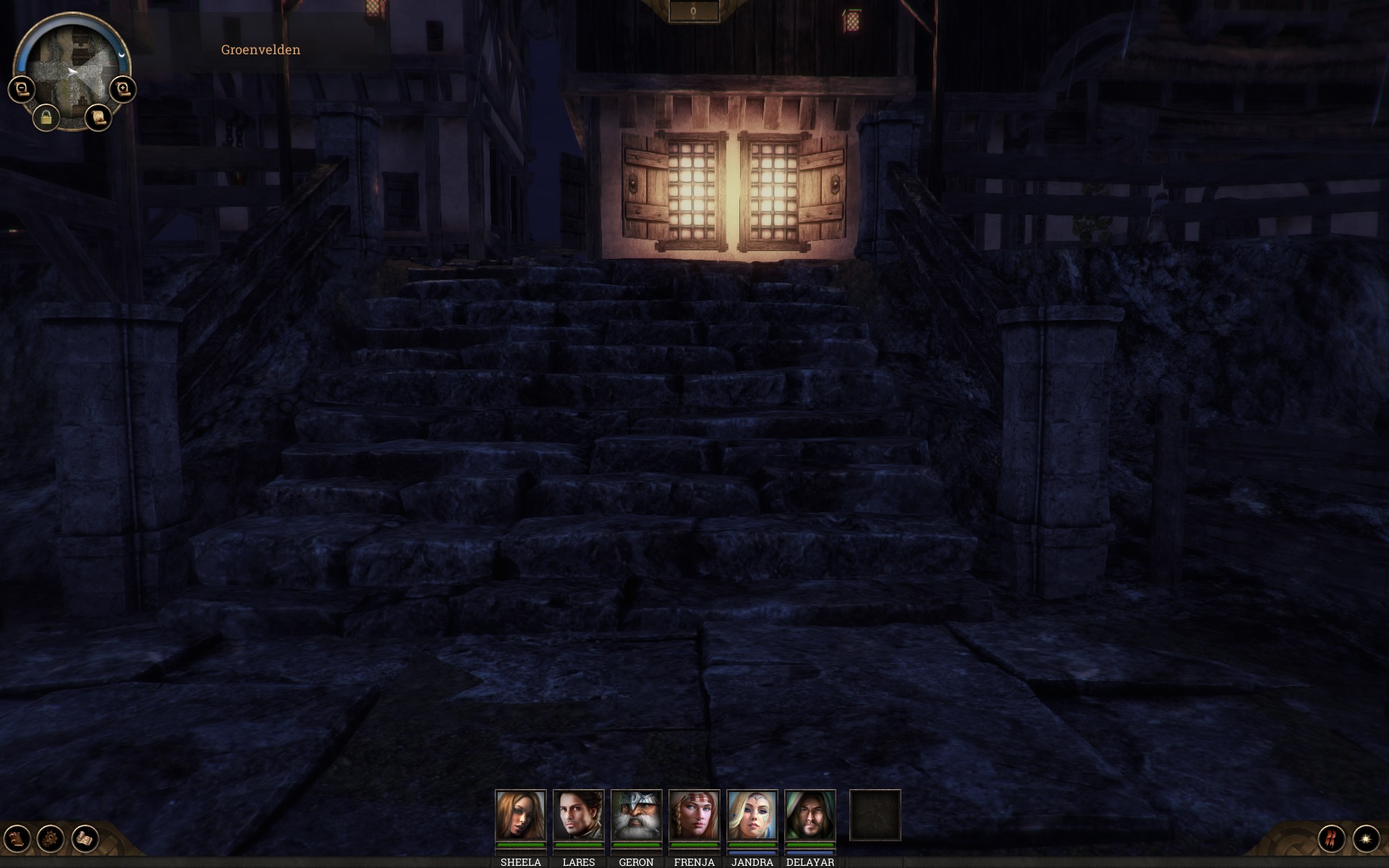The image size is (1389, 868).
Task: Pick Frenja's portrait
Action: coord(694,814)
